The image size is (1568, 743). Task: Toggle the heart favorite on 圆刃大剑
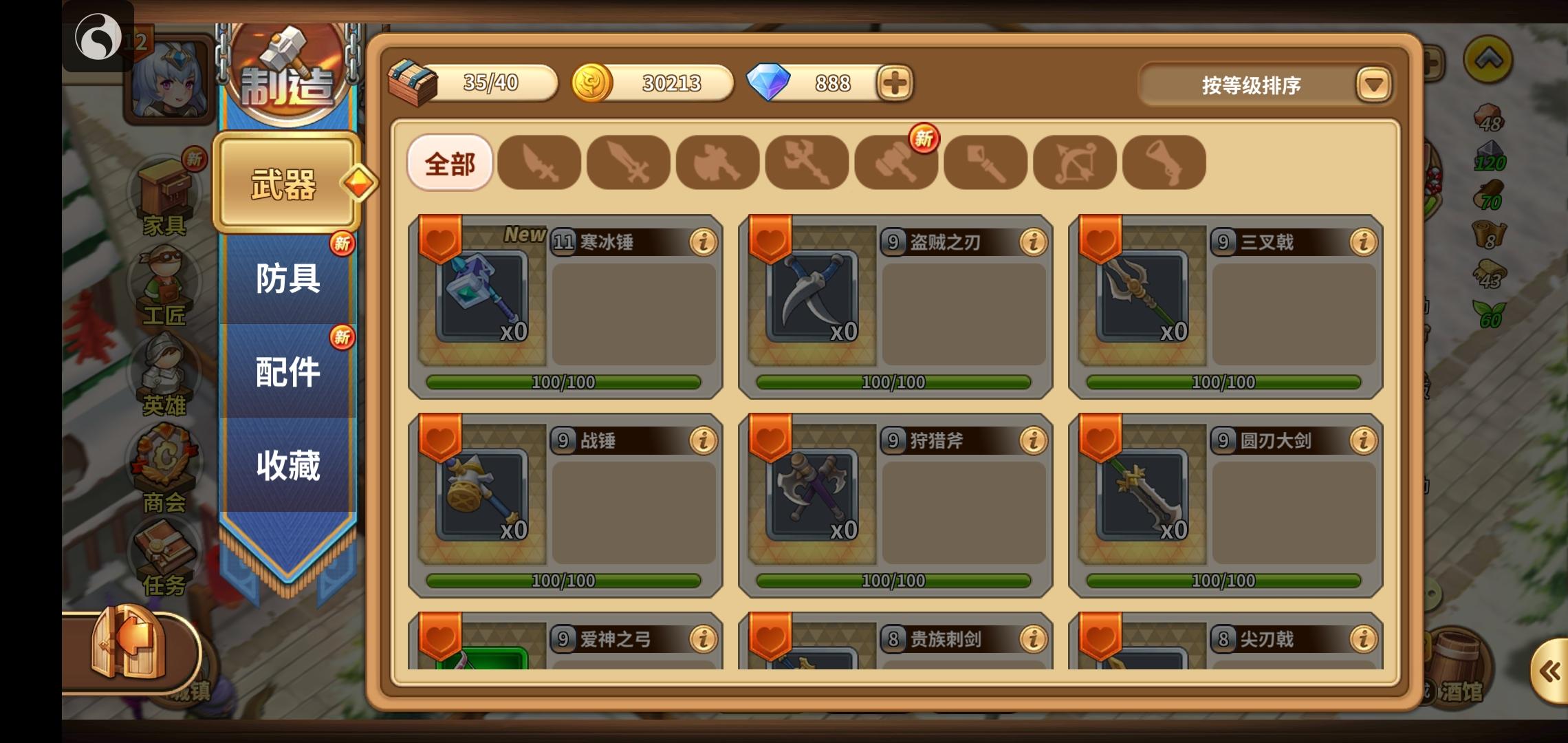(1101, 439)
